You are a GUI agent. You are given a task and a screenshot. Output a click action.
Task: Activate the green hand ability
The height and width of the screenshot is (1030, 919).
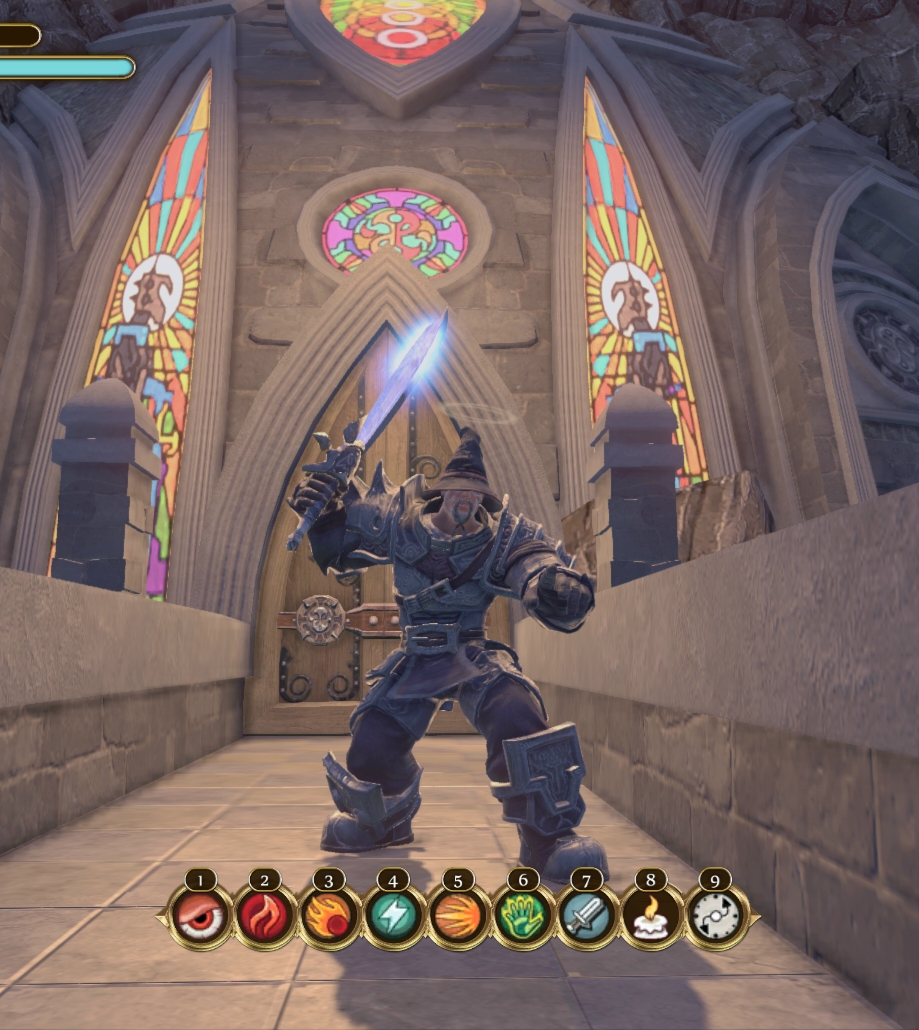point(522,916)
